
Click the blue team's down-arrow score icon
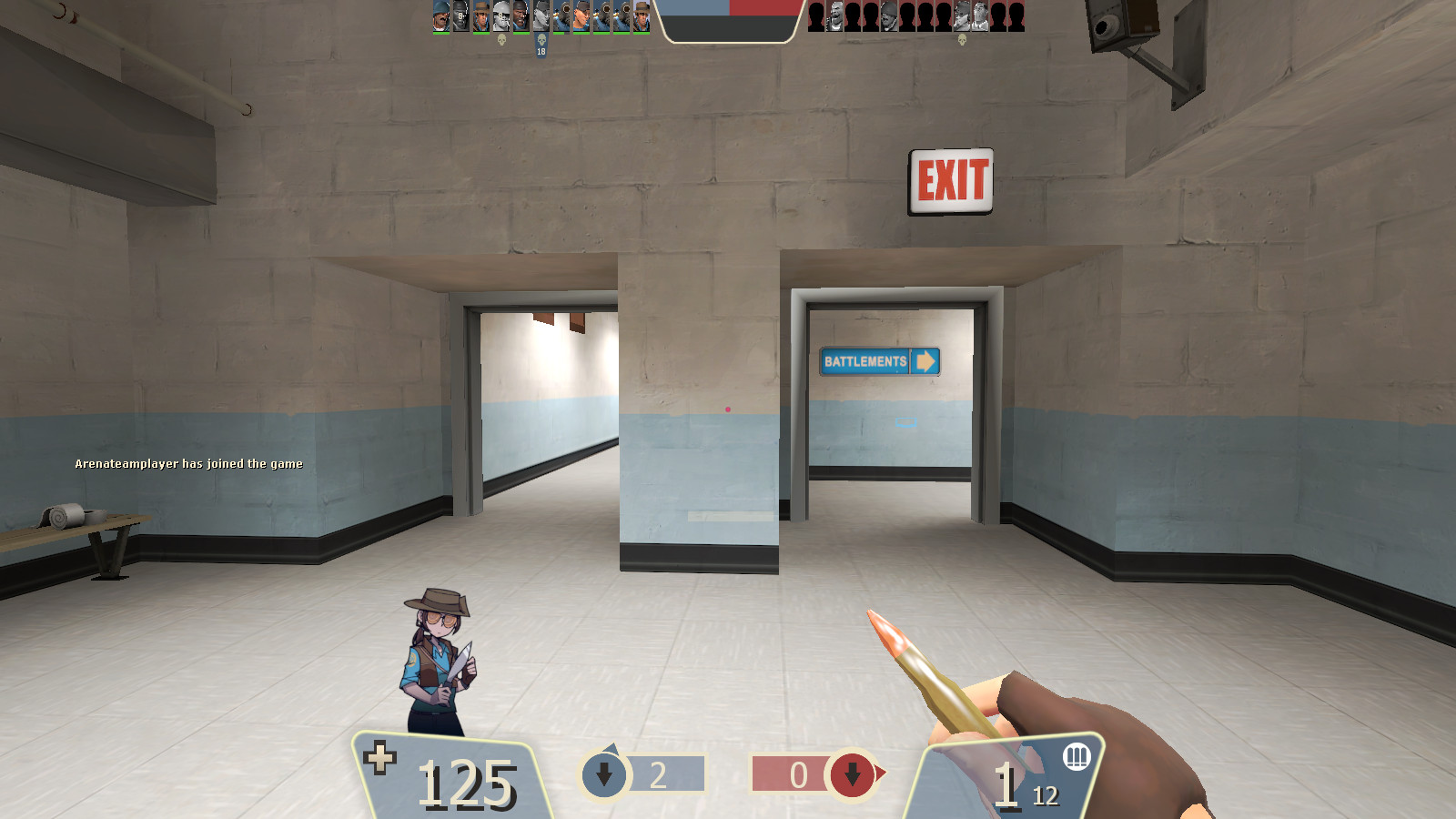click(603, 773)
